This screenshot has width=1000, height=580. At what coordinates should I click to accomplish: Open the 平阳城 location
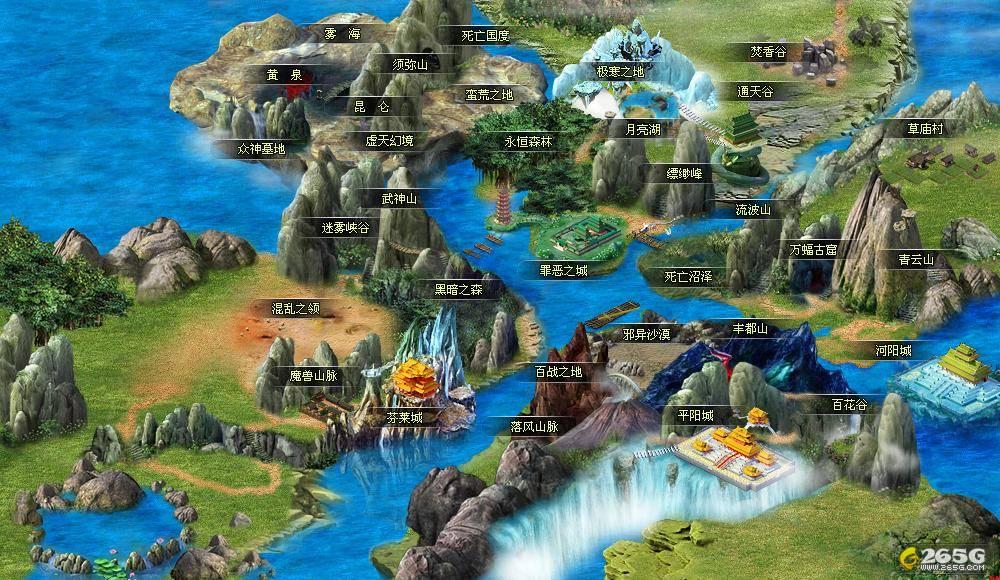tap(694, 416)
